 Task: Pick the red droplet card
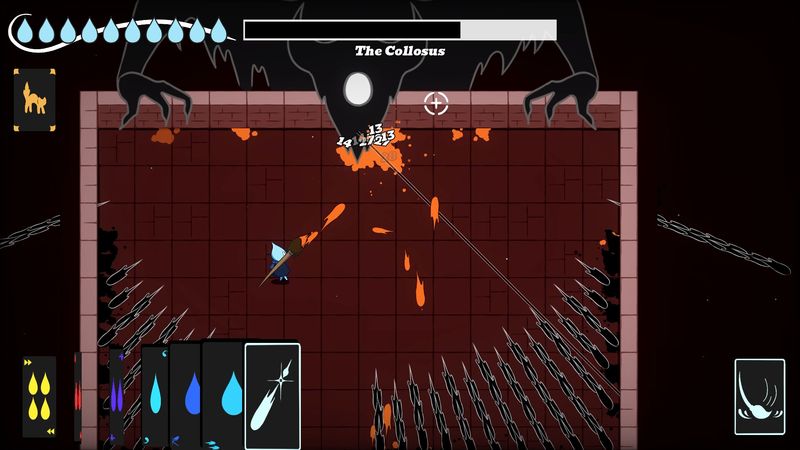77,396
